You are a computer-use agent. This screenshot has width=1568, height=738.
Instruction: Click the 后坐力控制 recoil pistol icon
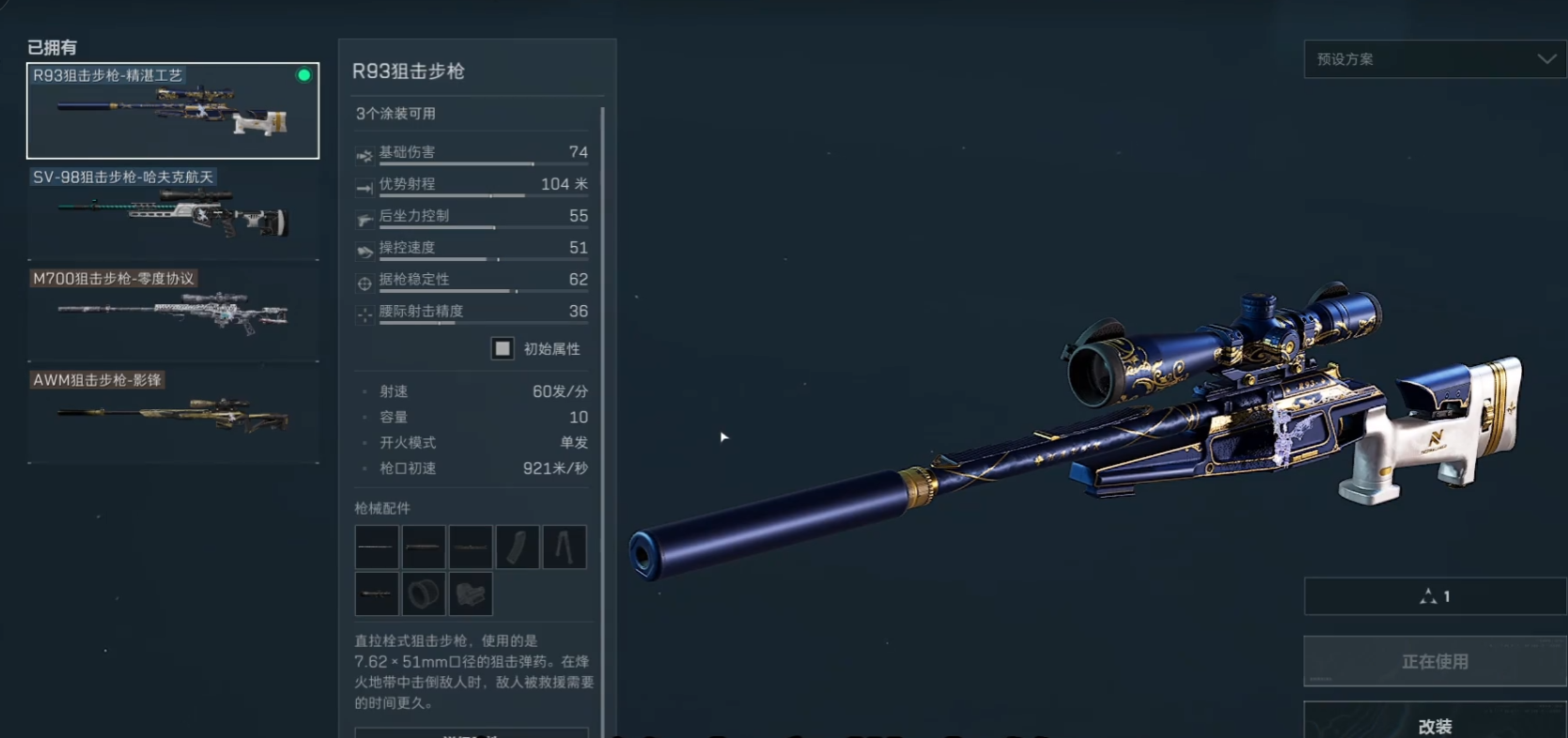click(x=365, y=219)
